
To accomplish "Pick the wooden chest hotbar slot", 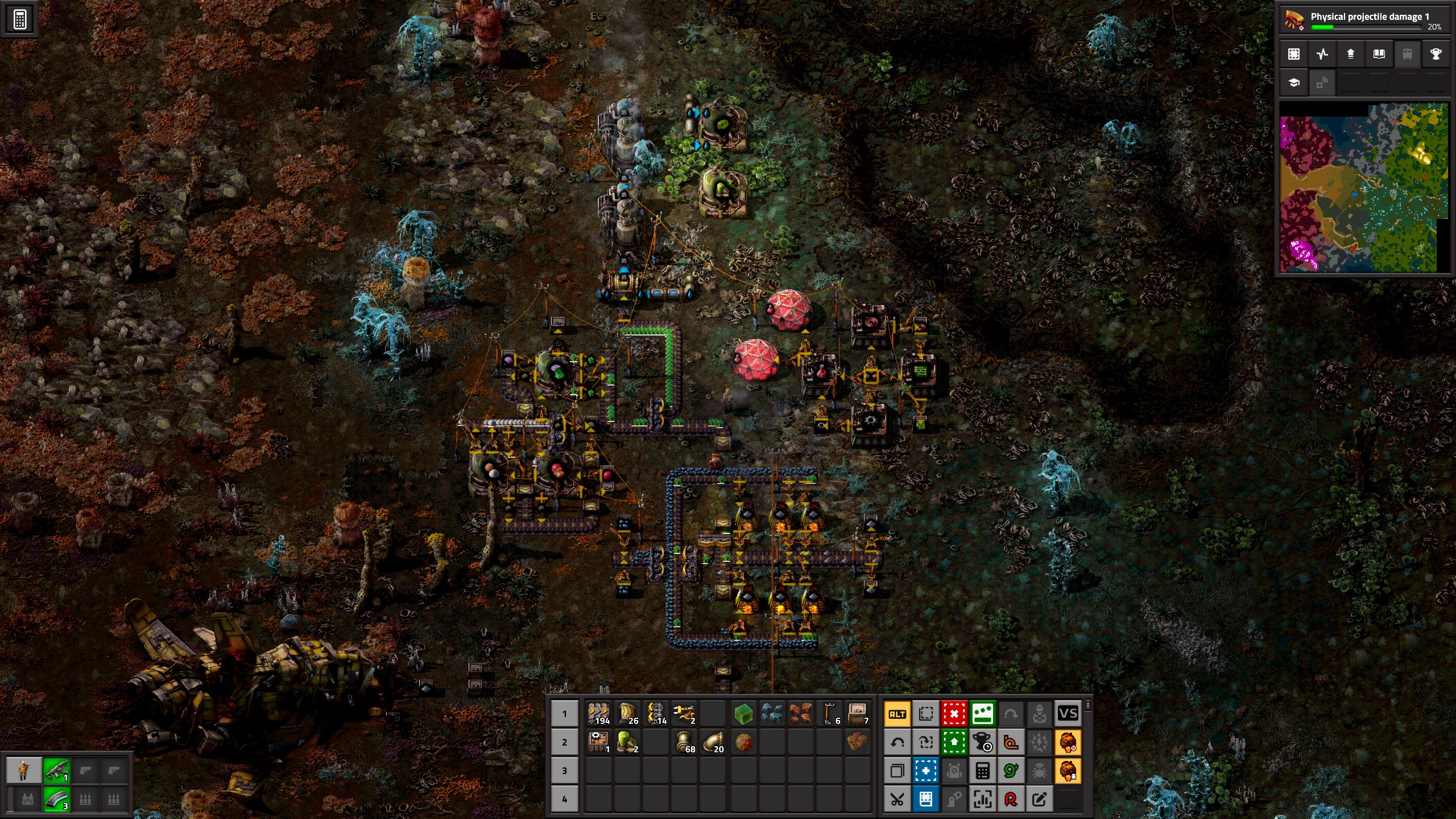I will [857, 714].
